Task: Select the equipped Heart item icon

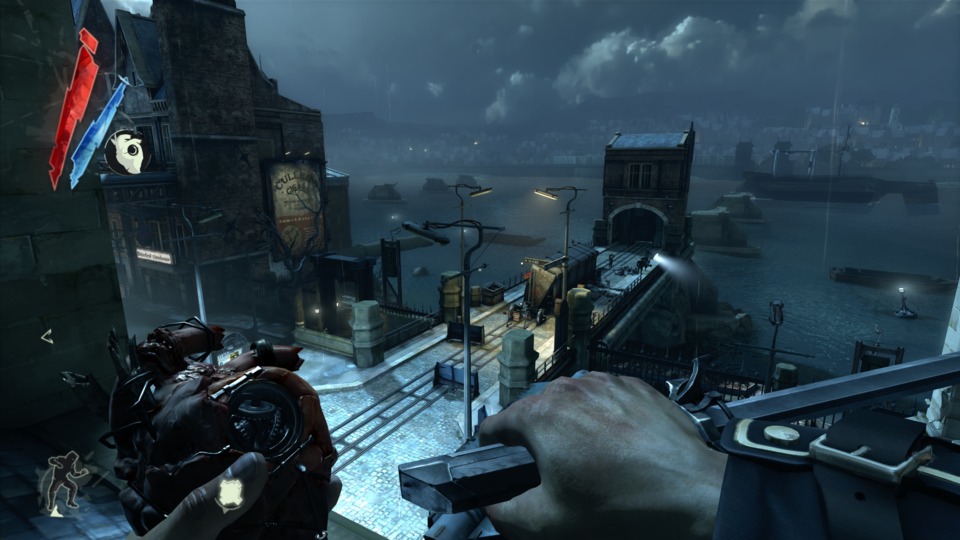Action: tap(126, 153)
